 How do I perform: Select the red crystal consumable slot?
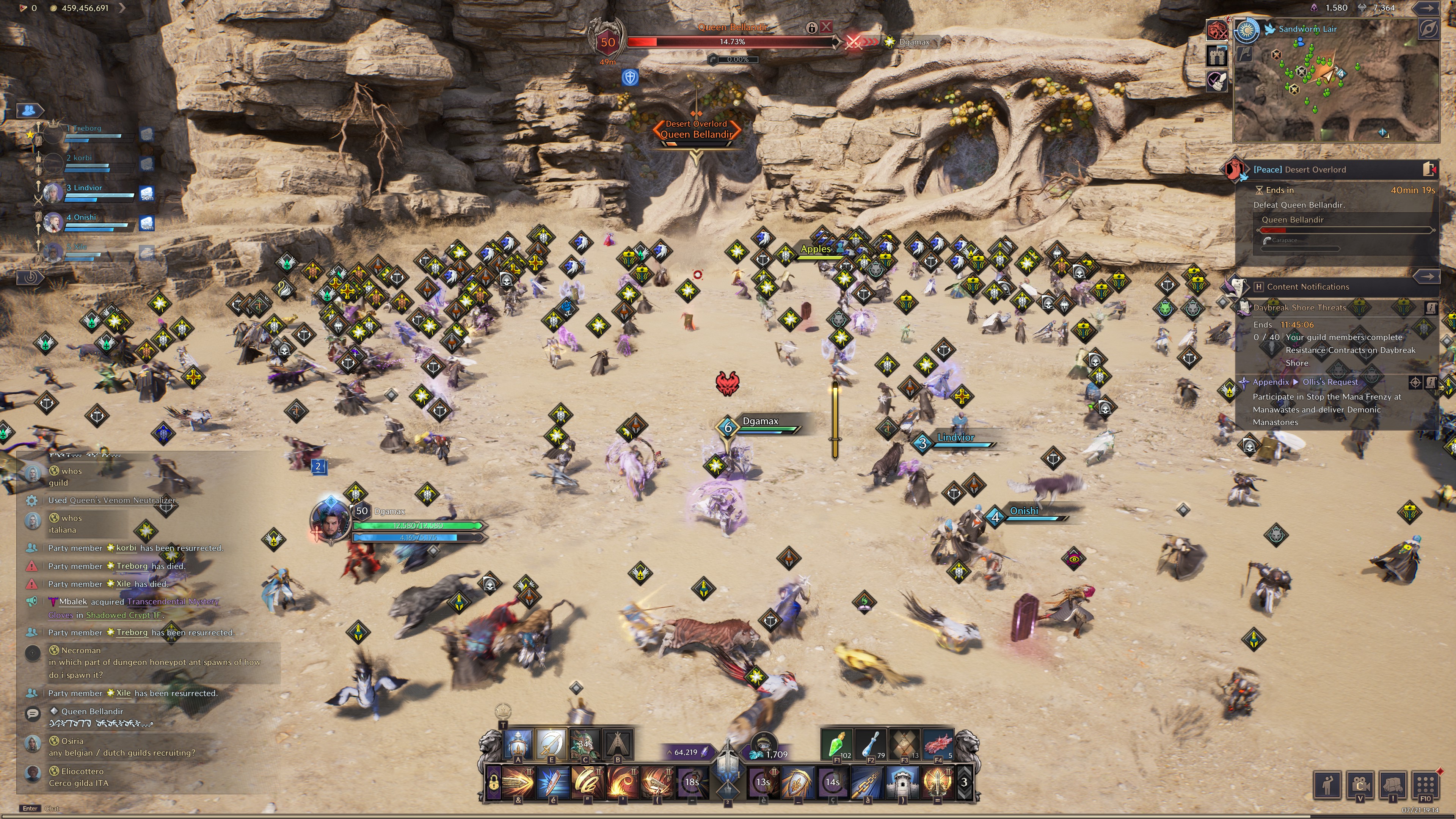click(x=938, y=744)
